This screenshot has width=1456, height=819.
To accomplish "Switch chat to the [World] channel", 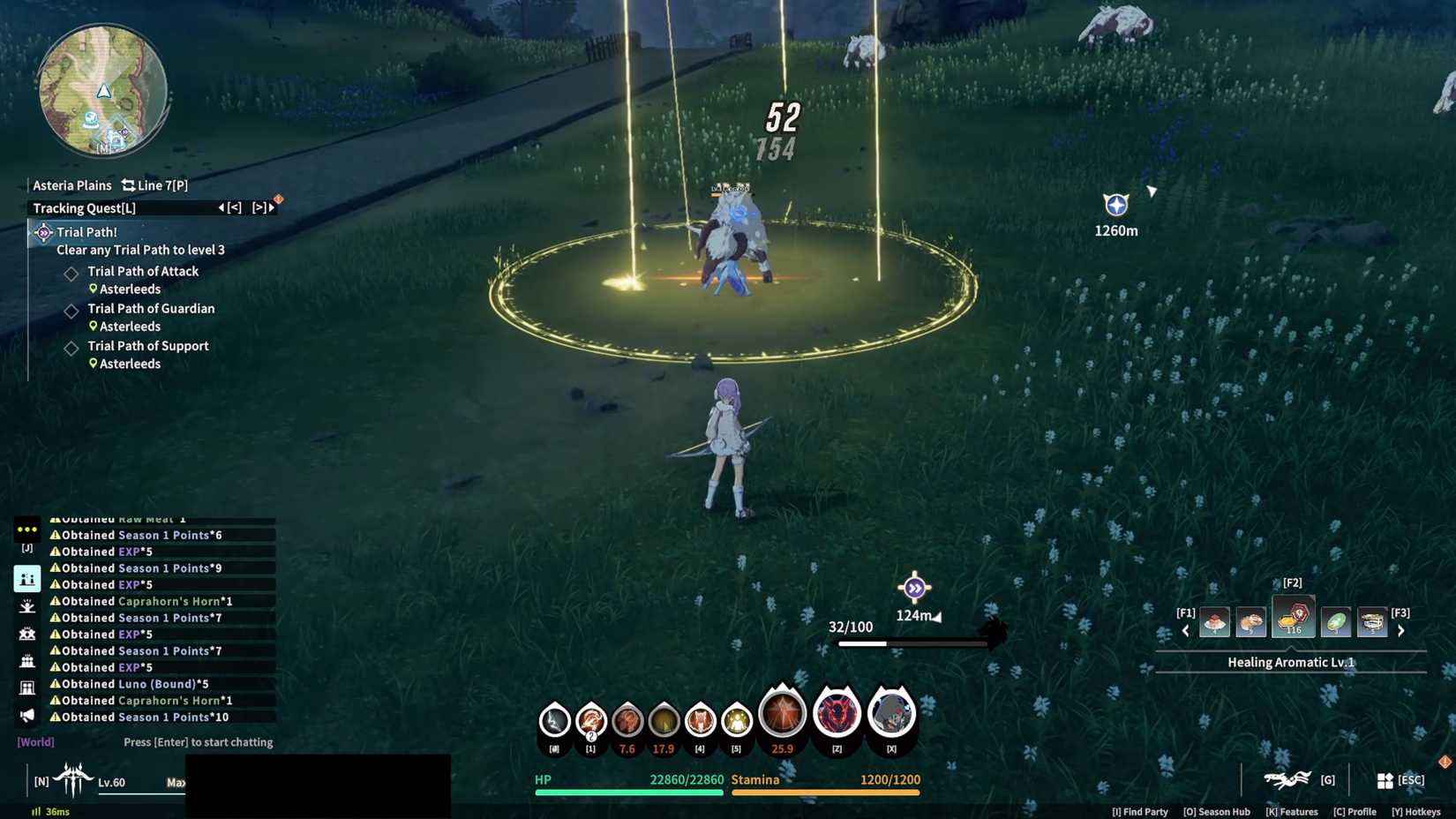I will pos(35,741).
